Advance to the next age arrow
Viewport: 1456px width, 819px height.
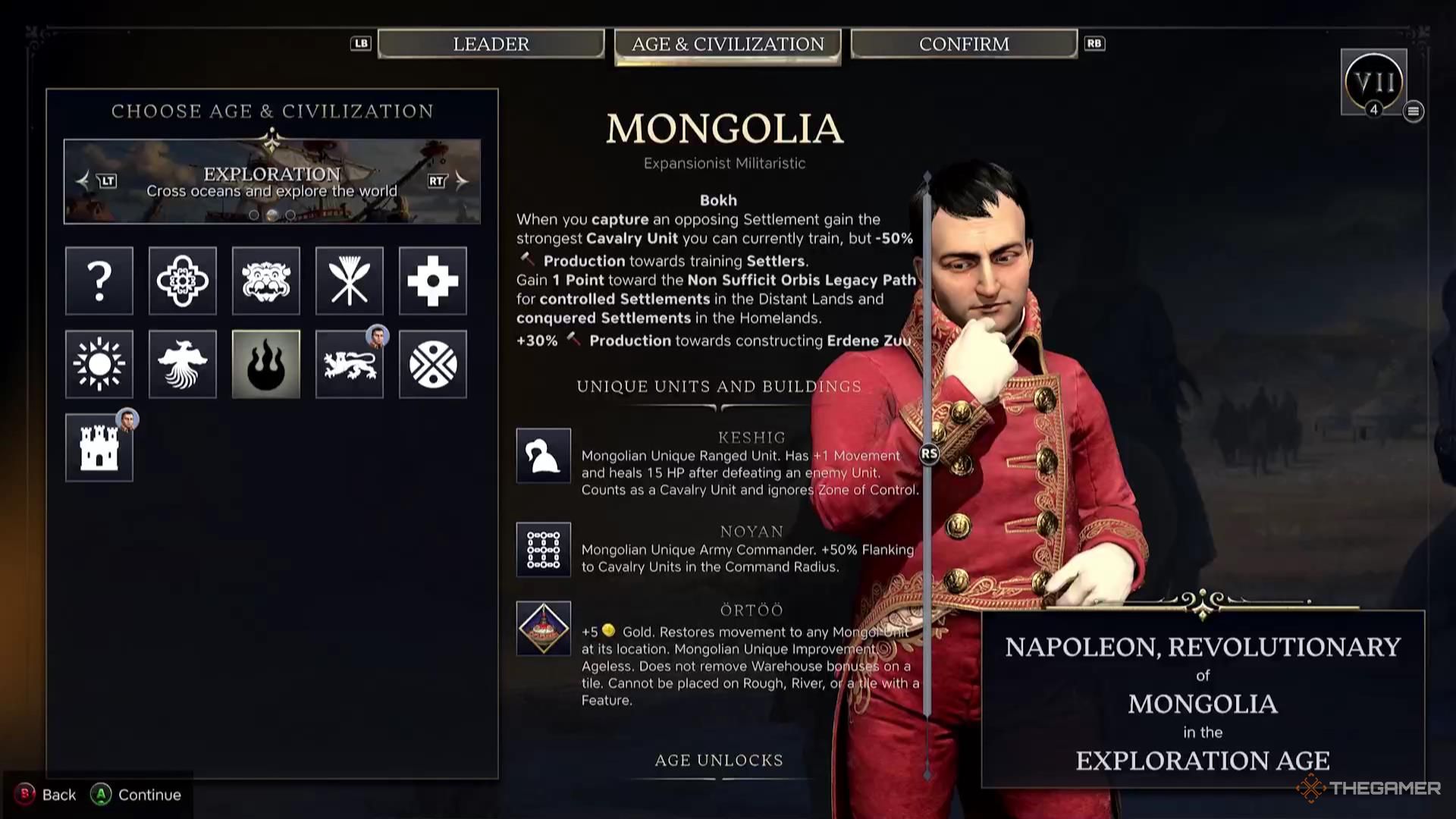[461, 180]
